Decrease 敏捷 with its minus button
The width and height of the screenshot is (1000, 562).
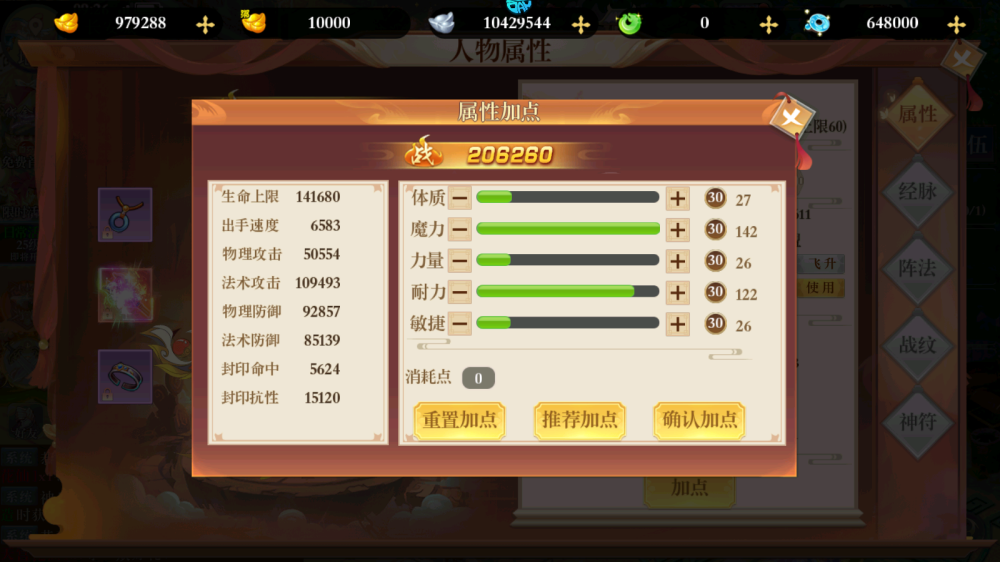460,324
